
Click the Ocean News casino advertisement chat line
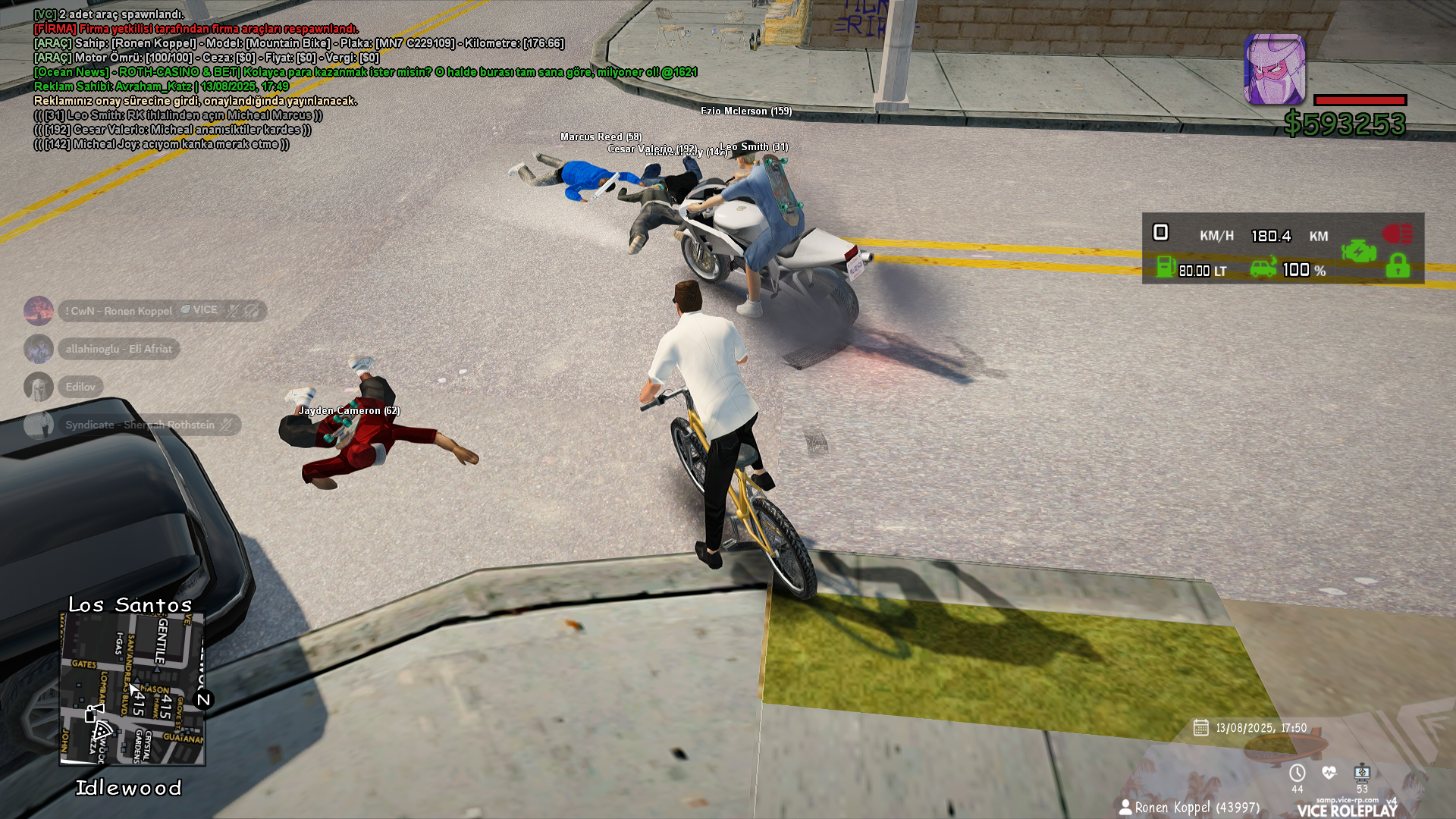pos(365,72)
